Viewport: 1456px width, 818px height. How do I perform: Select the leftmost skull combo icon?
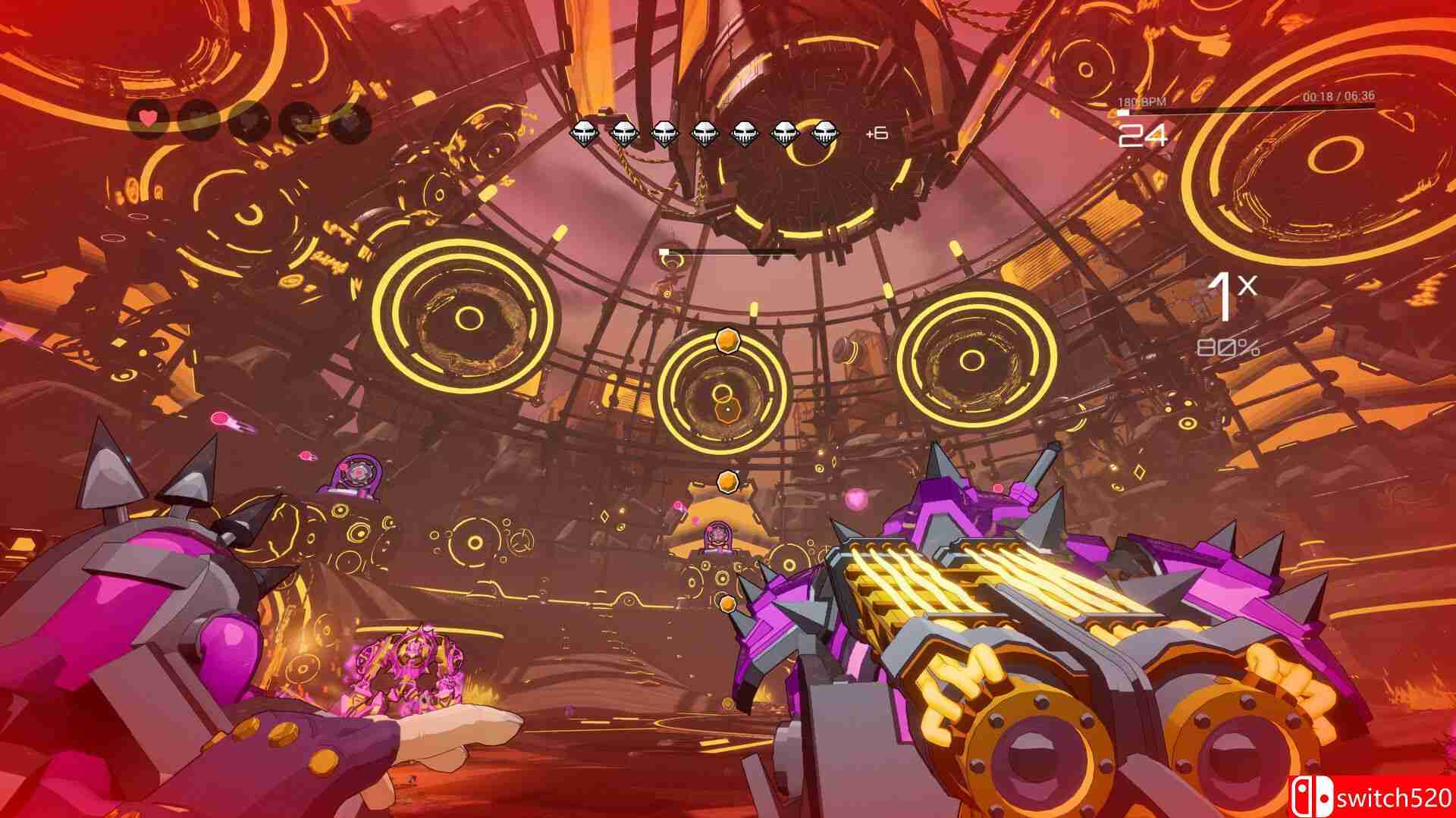tap(582, 133)
